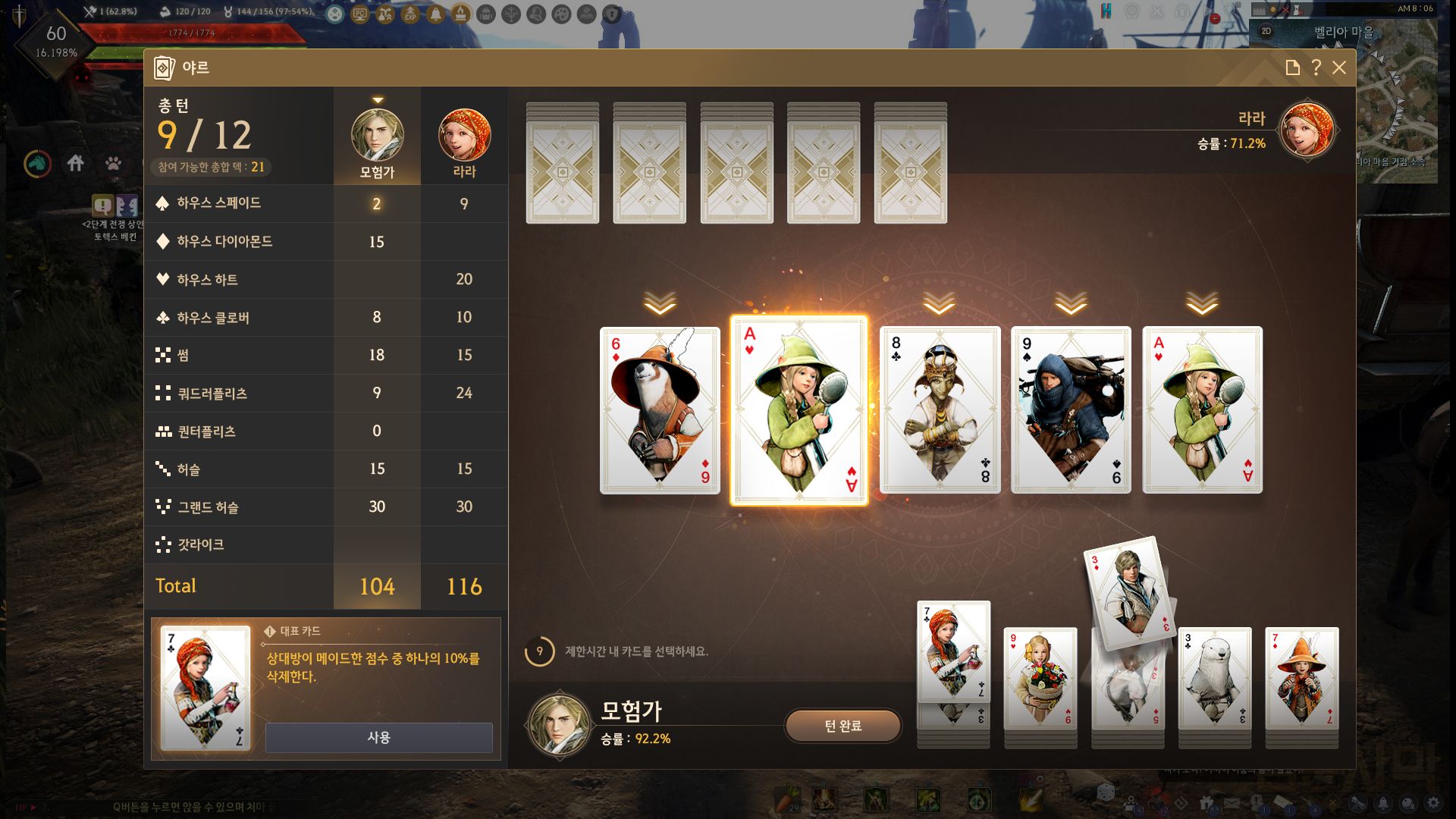
Task: Confirm with the 턴 완료 button
Action: (x=843, y=726)
